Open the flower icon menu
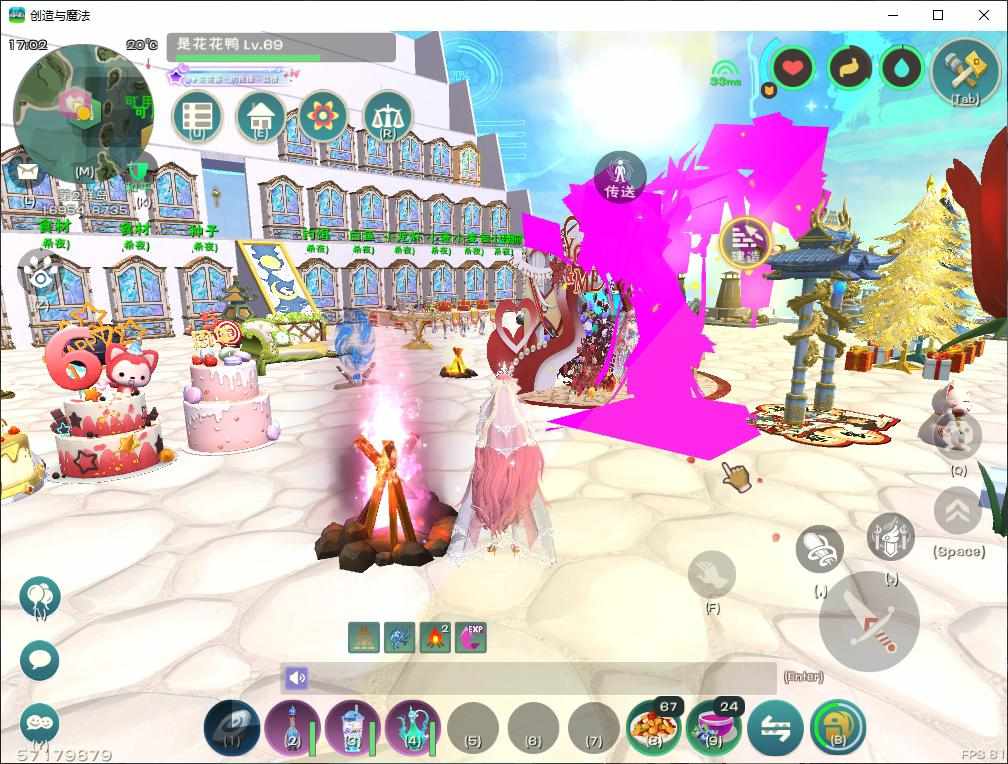 tap(322, 117)
